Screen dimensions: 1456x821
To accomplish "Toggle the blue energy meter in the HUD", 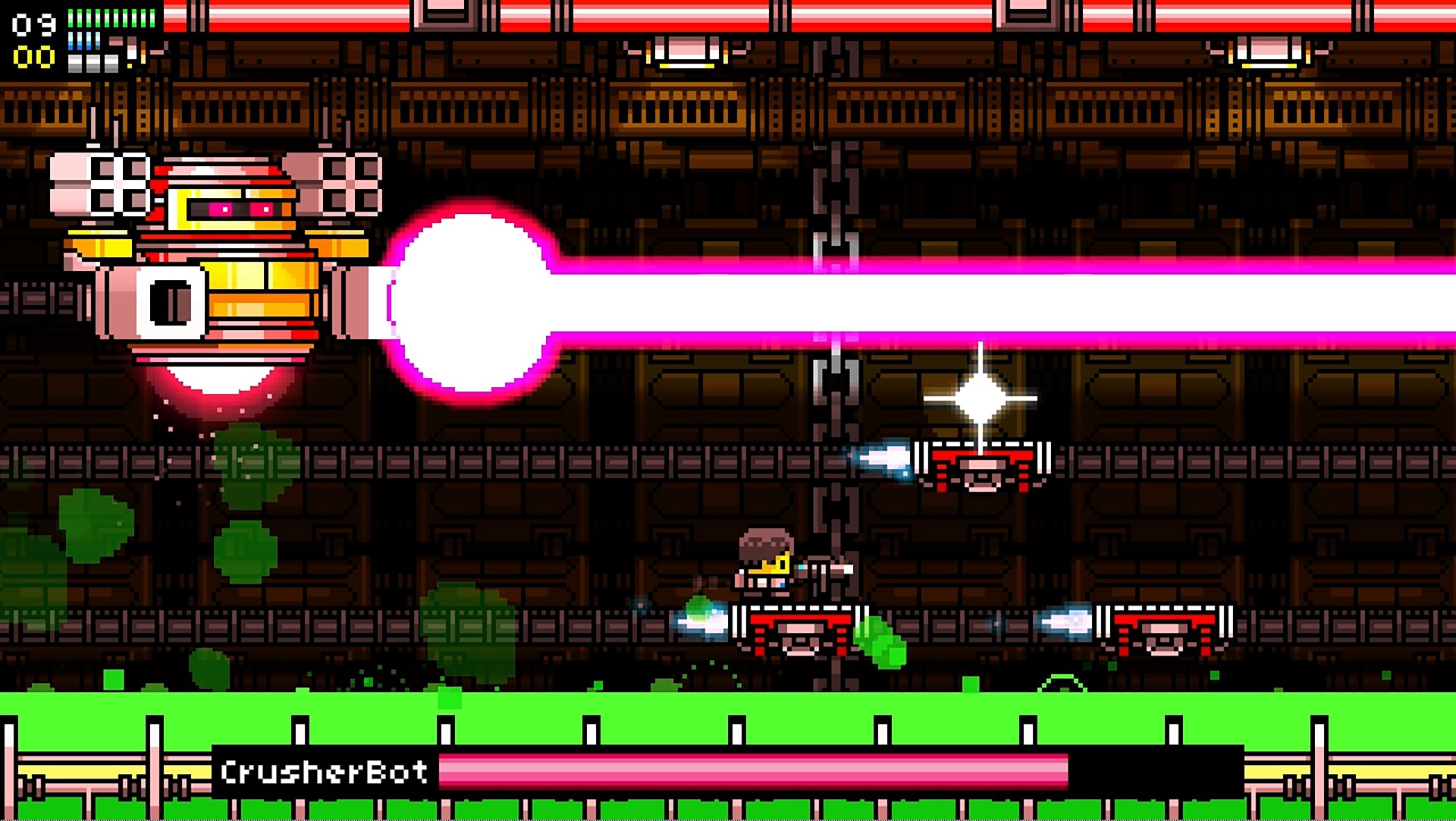I will pyautogui.click(x=83, y=42).
